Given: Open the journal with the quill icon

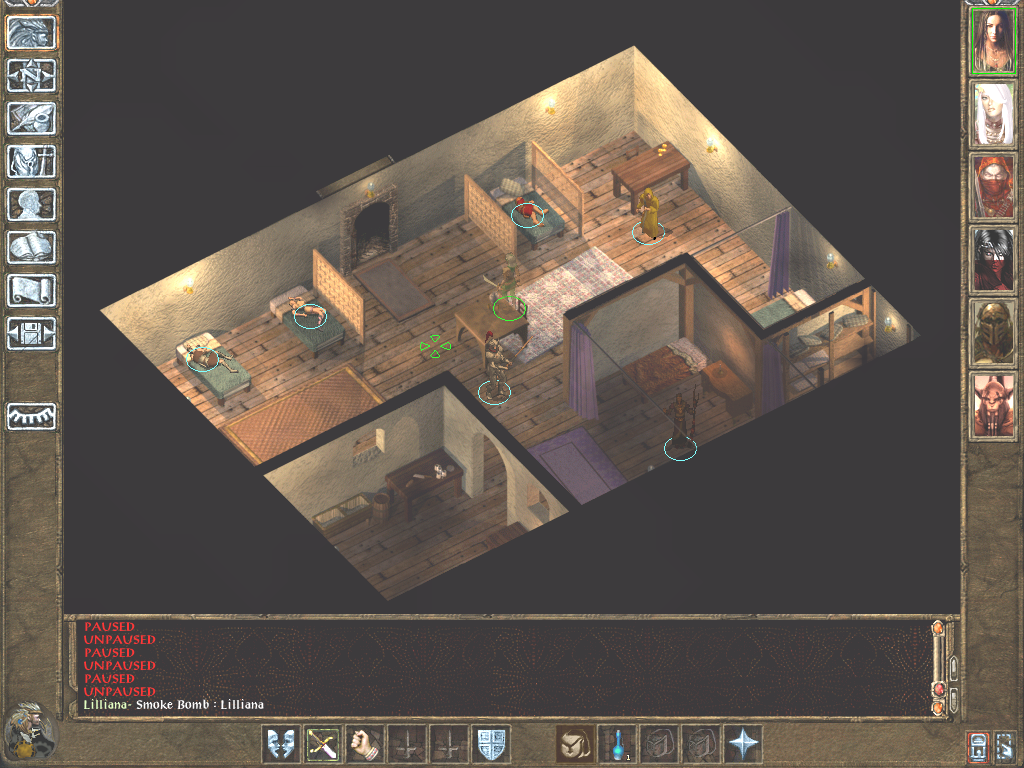Looking at the screenshot, I should (x=32, y=118).
